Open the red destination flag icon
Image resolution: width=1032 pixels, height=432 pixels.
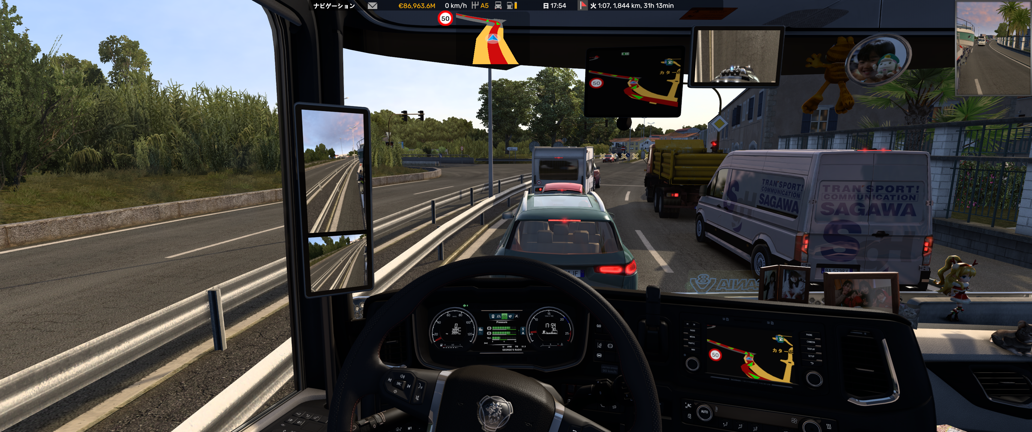tap(583, 6)
